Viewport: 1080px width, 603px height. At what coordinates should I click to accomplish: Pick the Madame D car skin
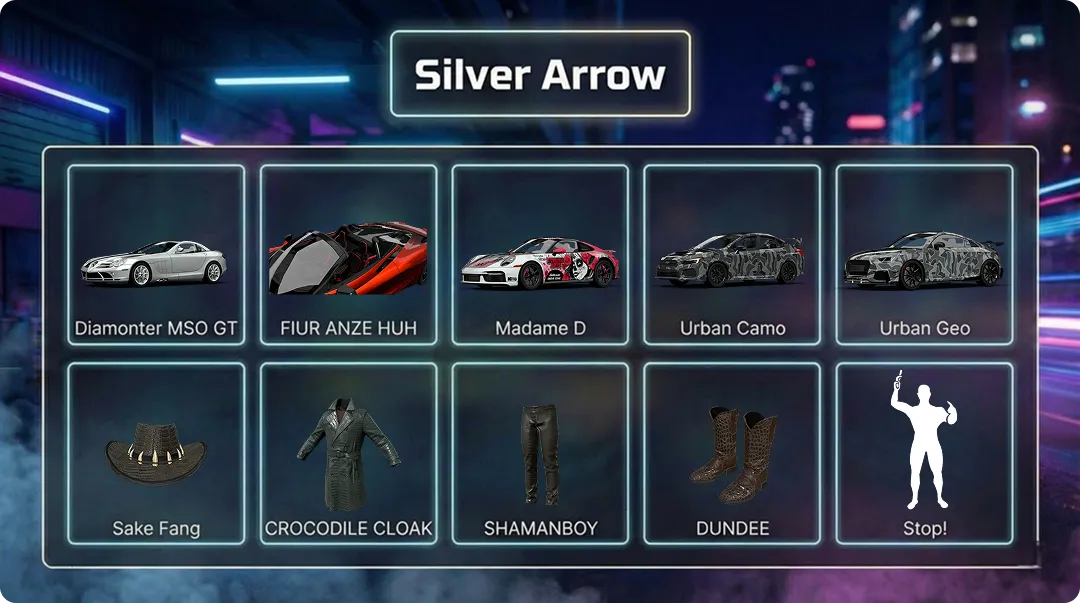click(x=540, y=255)
